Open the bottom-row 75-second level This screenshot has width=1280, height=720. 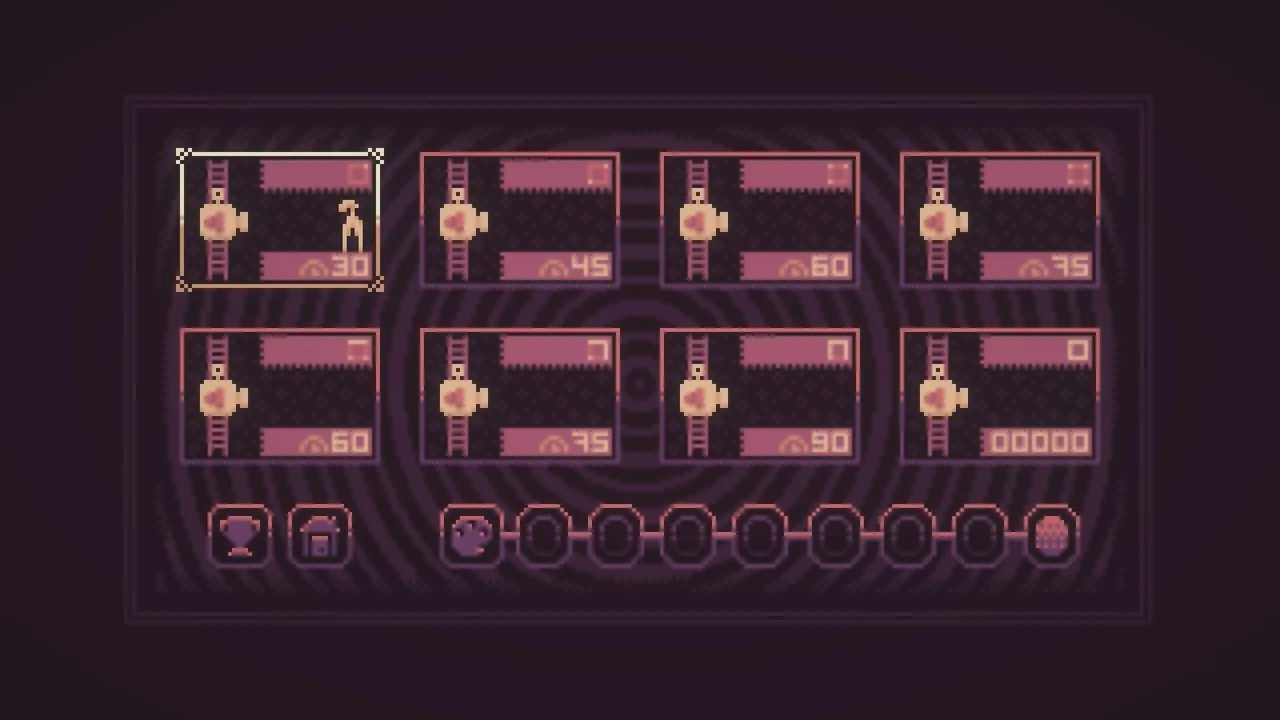519,393
